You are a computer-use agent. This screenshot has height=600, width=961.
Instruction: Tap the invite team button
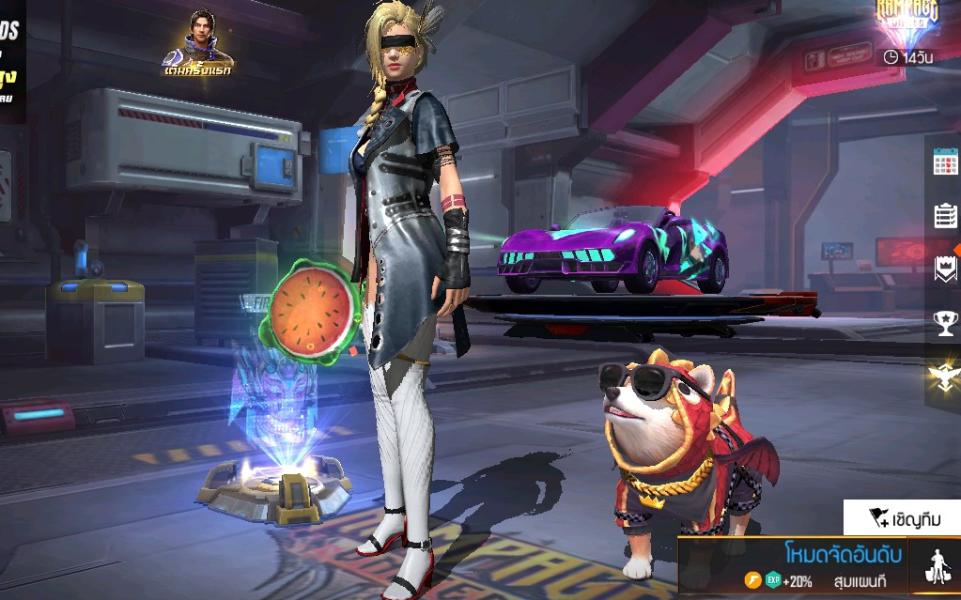tap(902, 517)
